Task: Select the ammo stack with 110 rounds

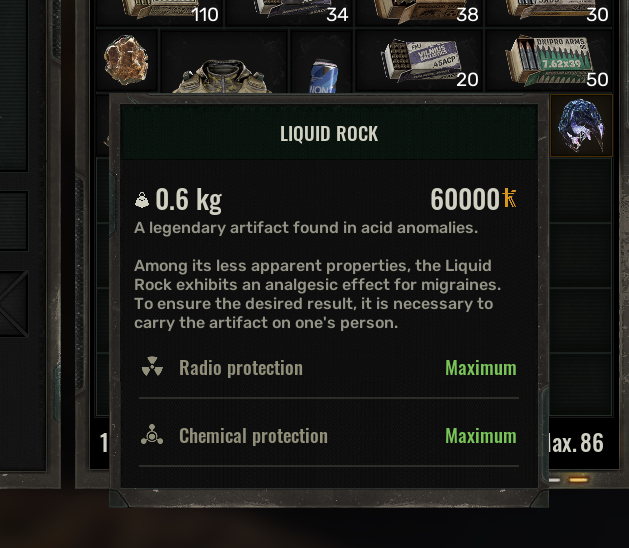Action: click(x=160, y=11)
